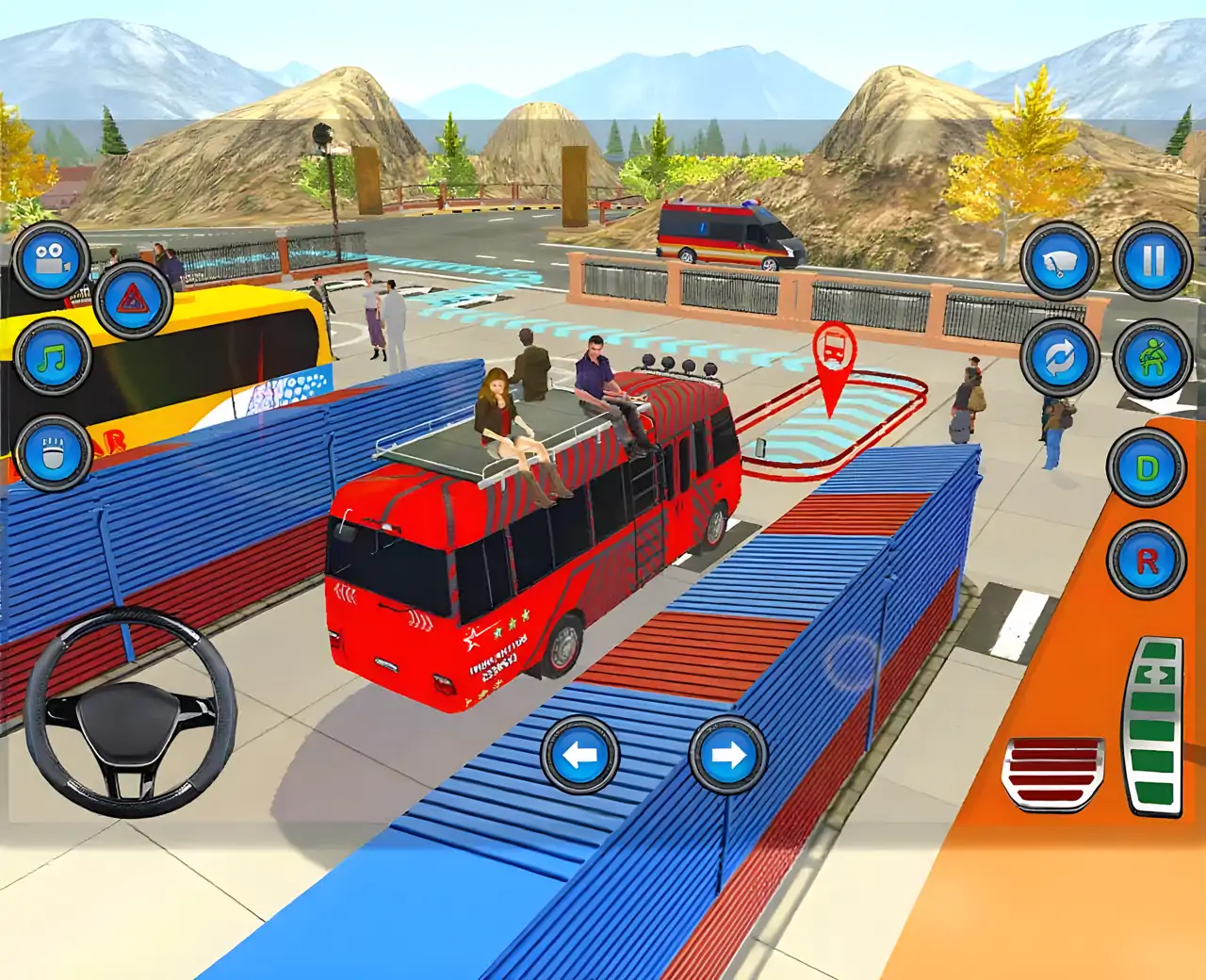The image size is (1206, 980).
Task: Shift into Drive gear
Action: coord(1147,468)
